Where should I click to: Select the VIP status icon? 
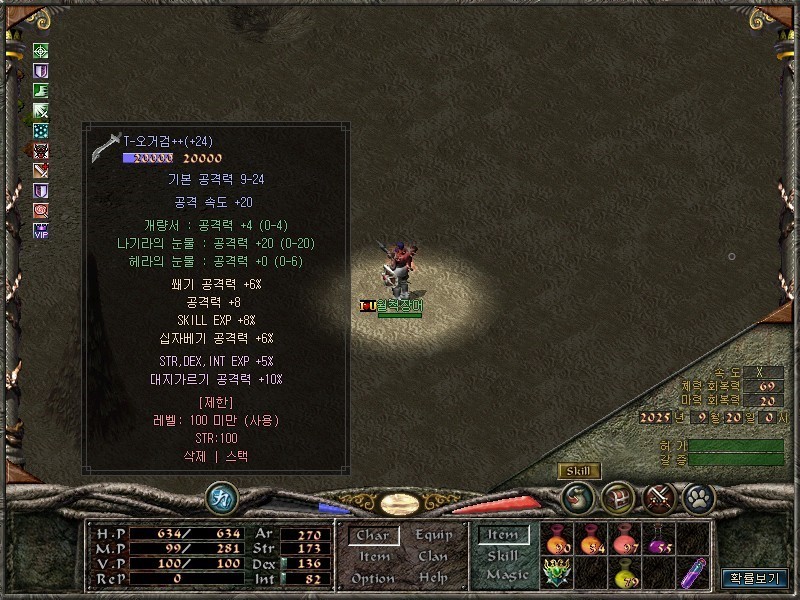[x=41, y=231]
